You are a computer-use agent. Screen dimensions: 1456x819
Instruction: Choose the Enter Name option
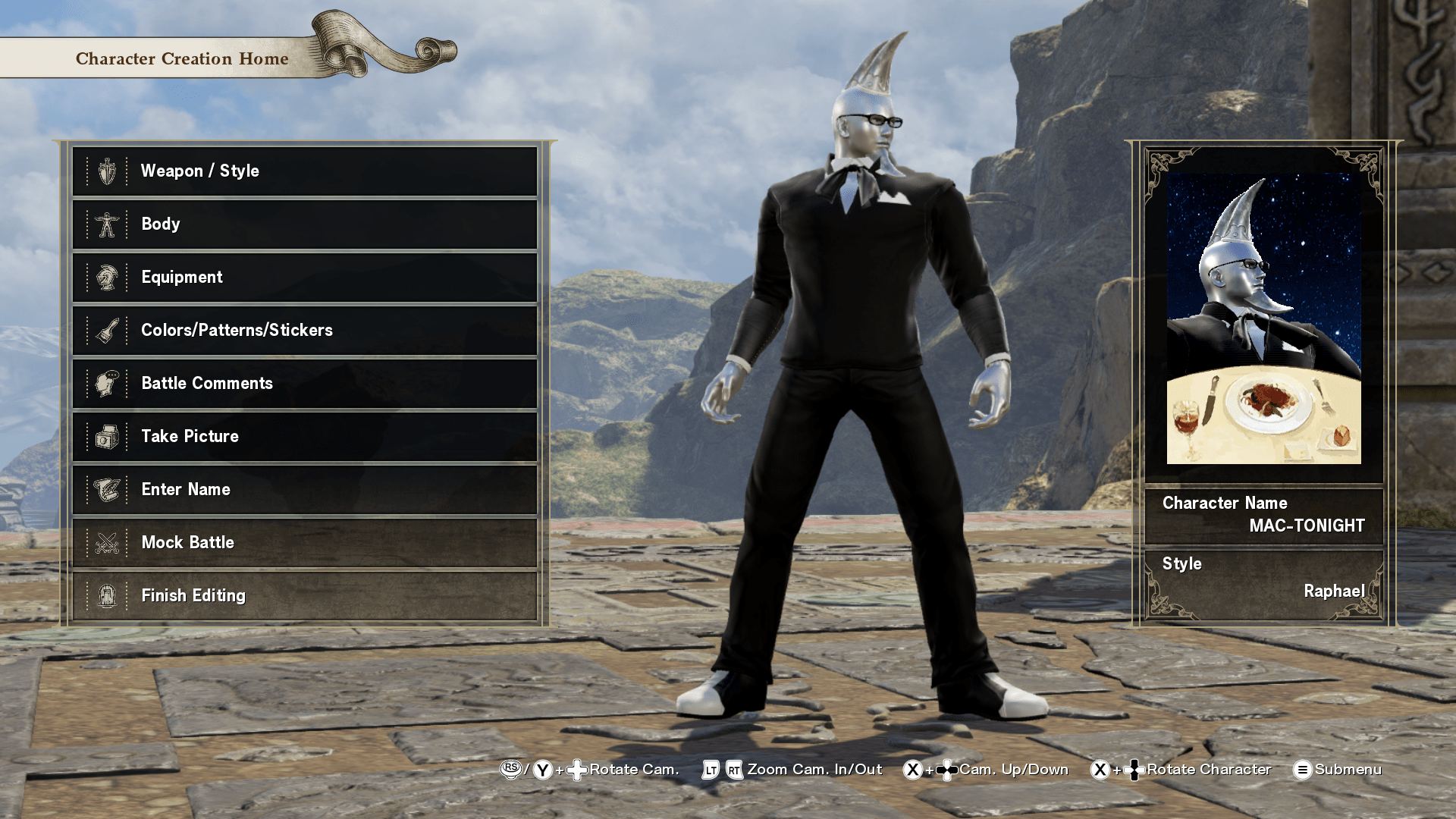(304, 490)
